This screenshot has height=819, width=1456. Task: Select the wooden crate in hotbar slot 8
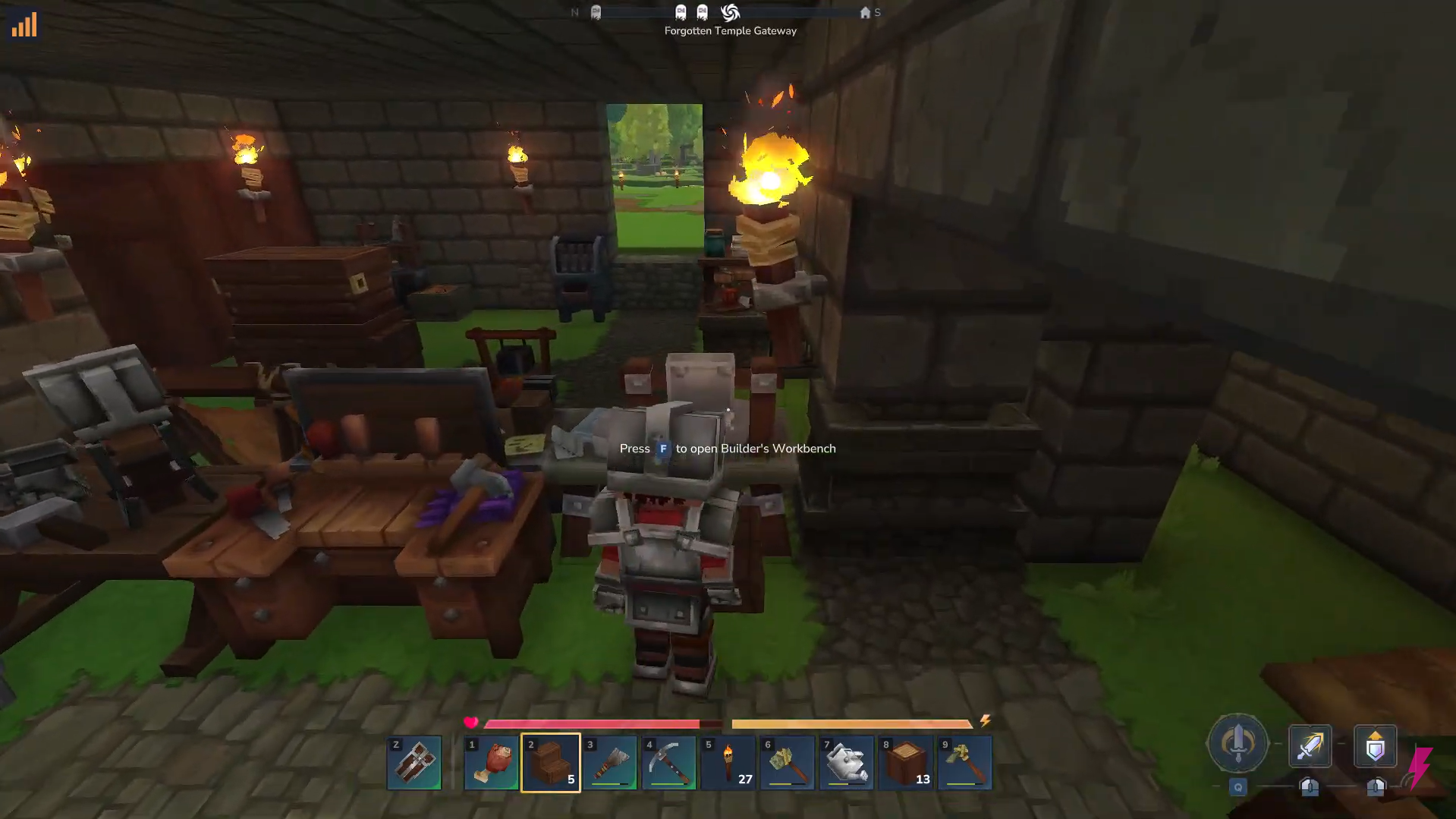(905, 763)
